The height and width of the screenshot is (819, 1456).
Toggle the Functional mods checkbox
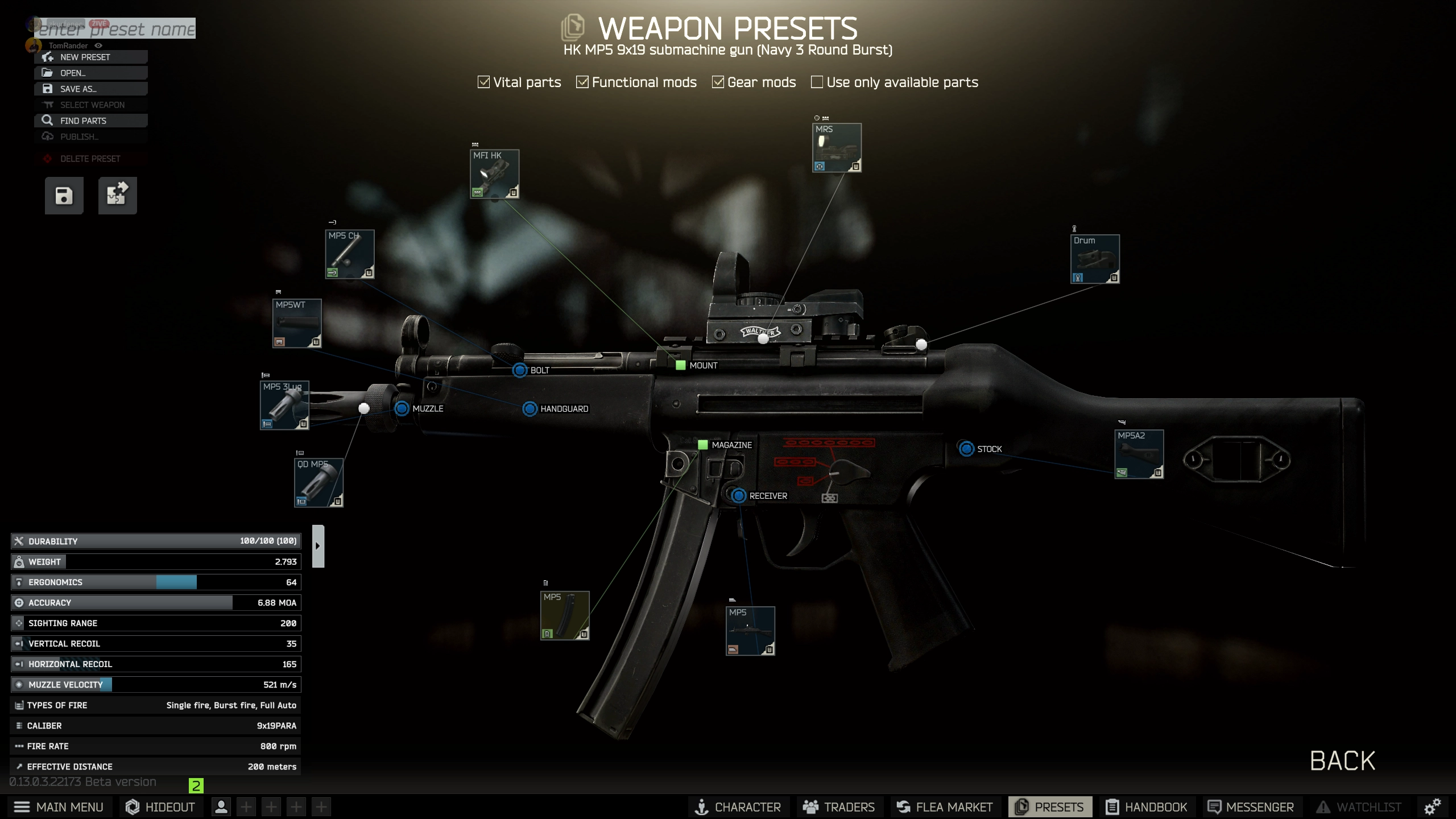click(582, 82)
